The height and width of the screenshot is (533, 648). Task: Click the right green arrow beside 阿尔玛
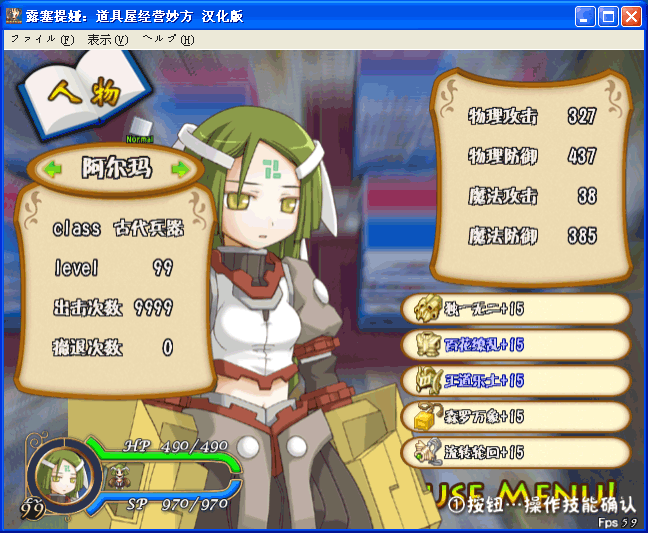pos(180,169)
